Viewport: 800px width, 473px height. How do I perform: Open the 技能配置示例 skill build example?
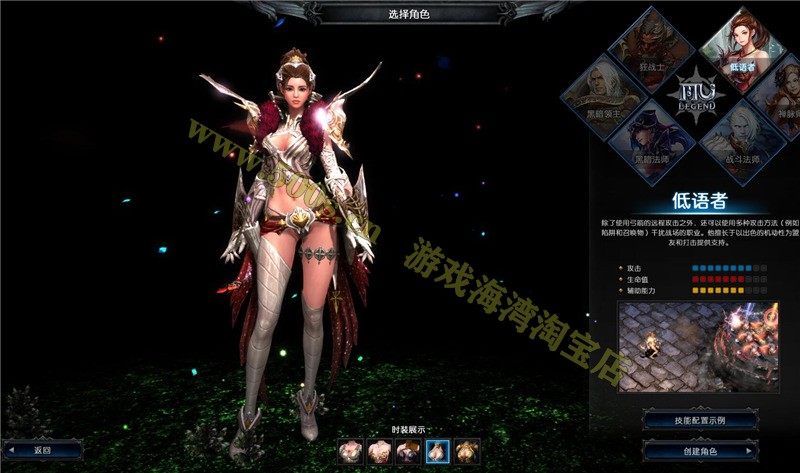700,420
